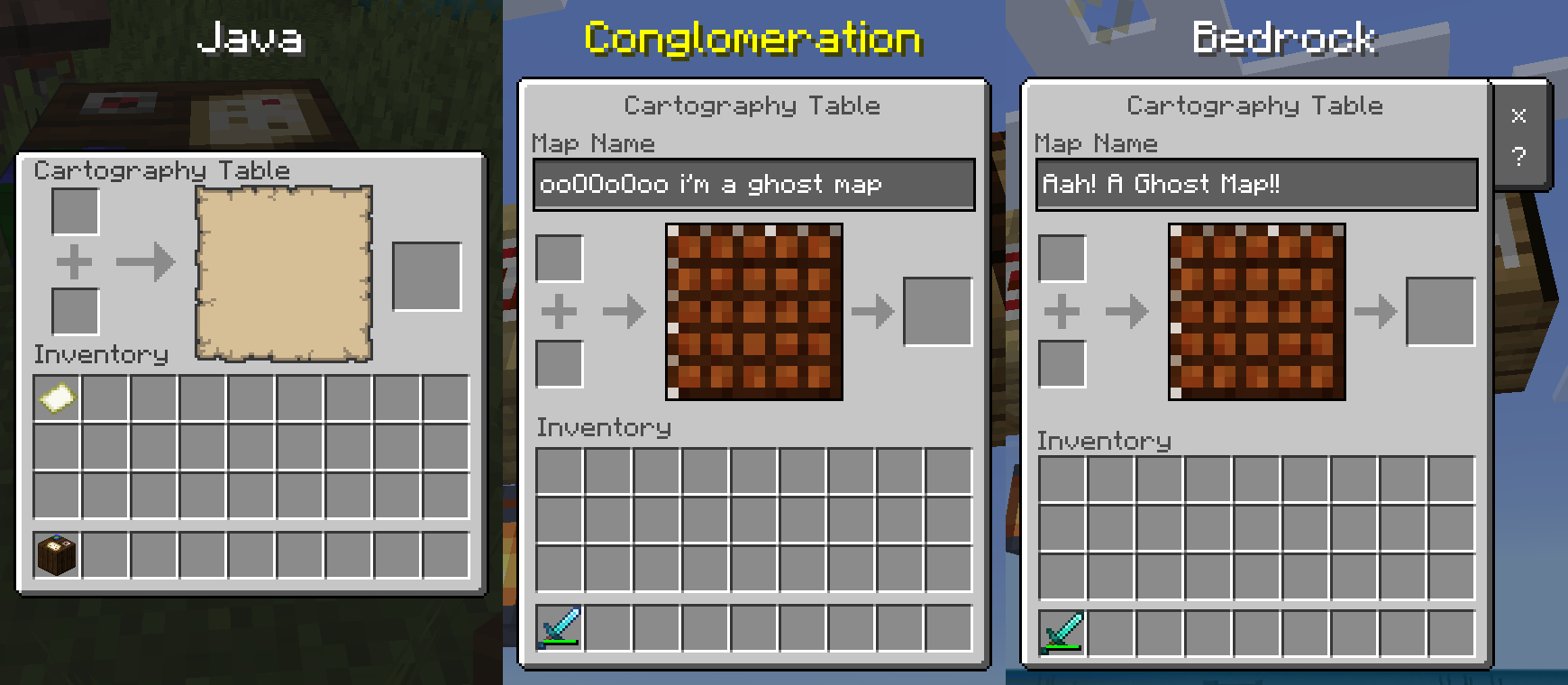Click the first empty slot in Conglomeration inventory

click(x=559, y=470)
